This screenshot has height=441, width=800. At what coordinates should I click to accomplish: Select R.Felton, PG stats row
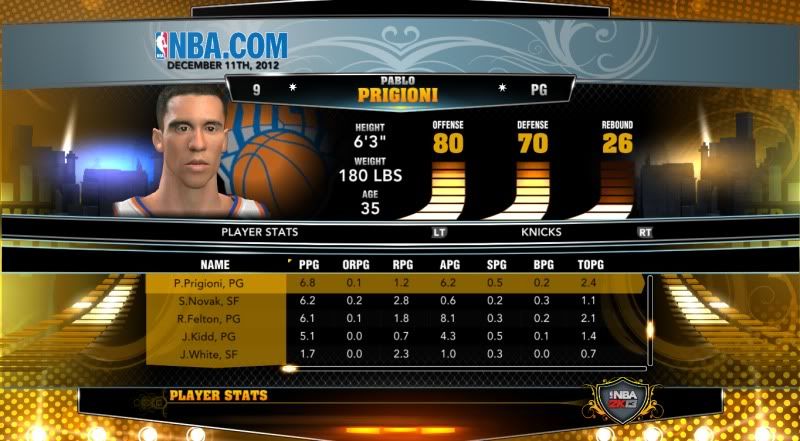(x=208, y=318)
